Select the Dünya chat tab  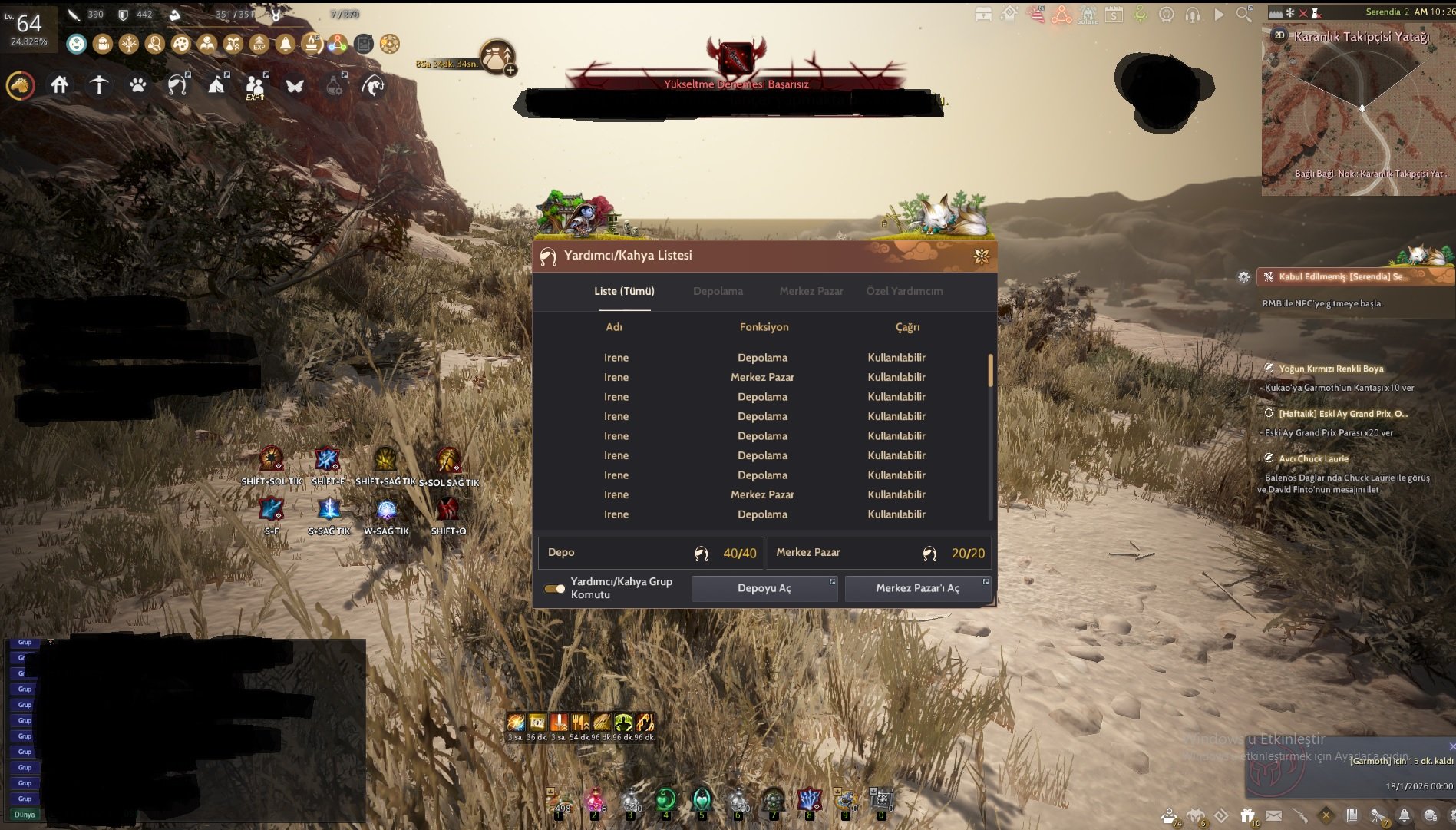(x=25, y=815)
